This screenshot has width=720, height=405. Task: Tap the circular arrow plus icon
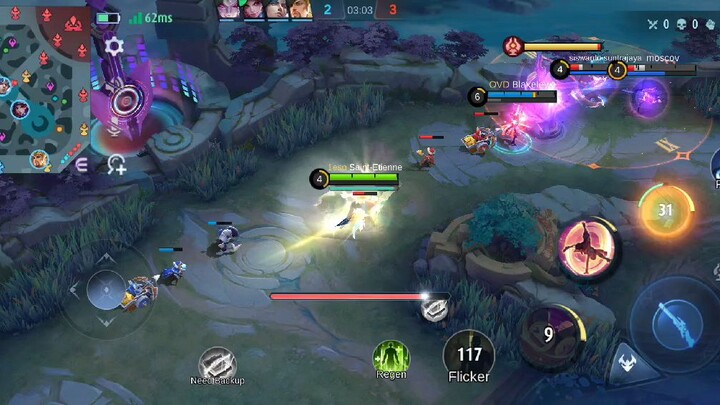click(x=116, y=165)
